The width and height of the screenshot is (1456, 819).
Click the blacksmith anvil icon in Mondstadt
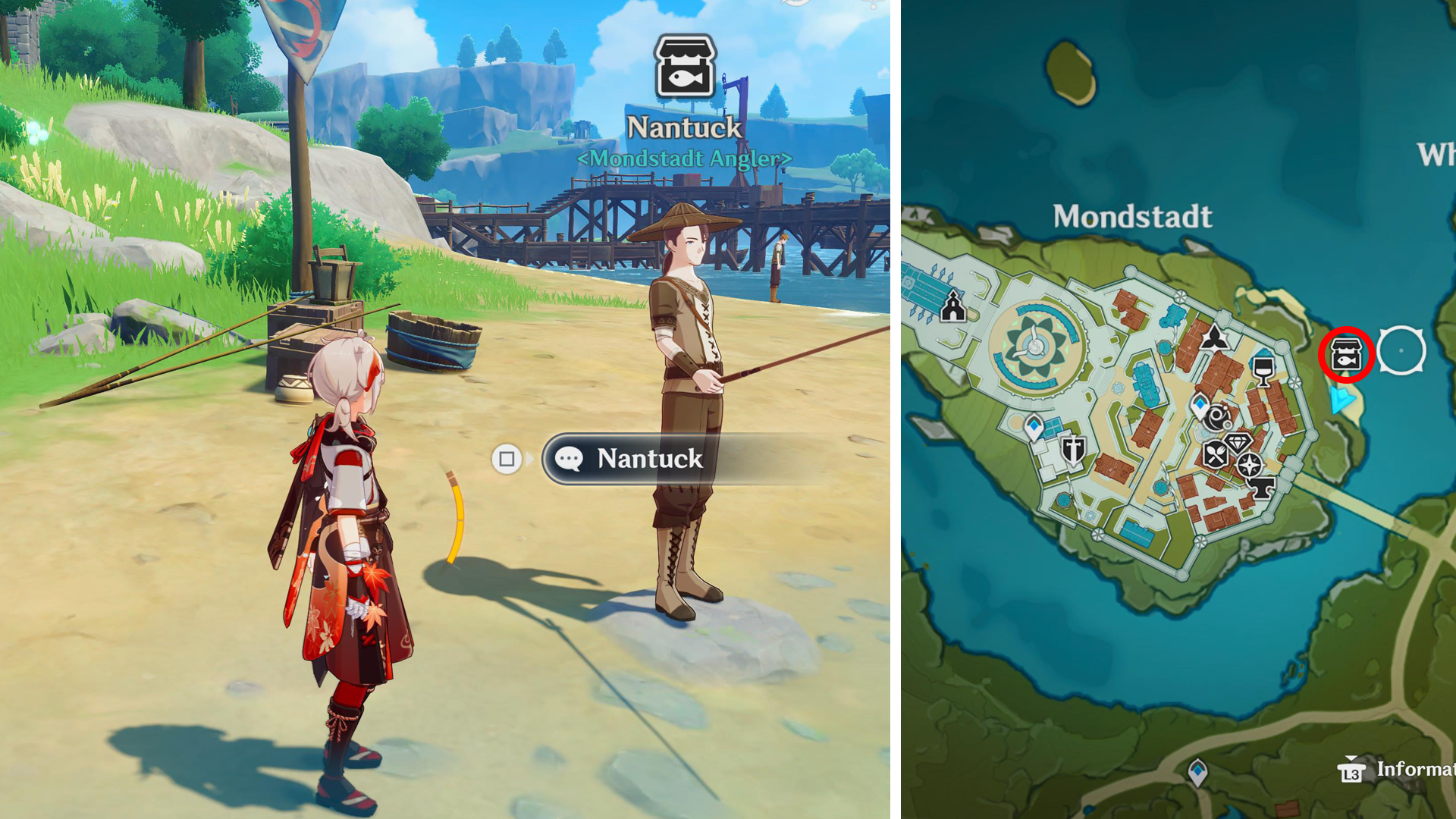click(1263, 486)
